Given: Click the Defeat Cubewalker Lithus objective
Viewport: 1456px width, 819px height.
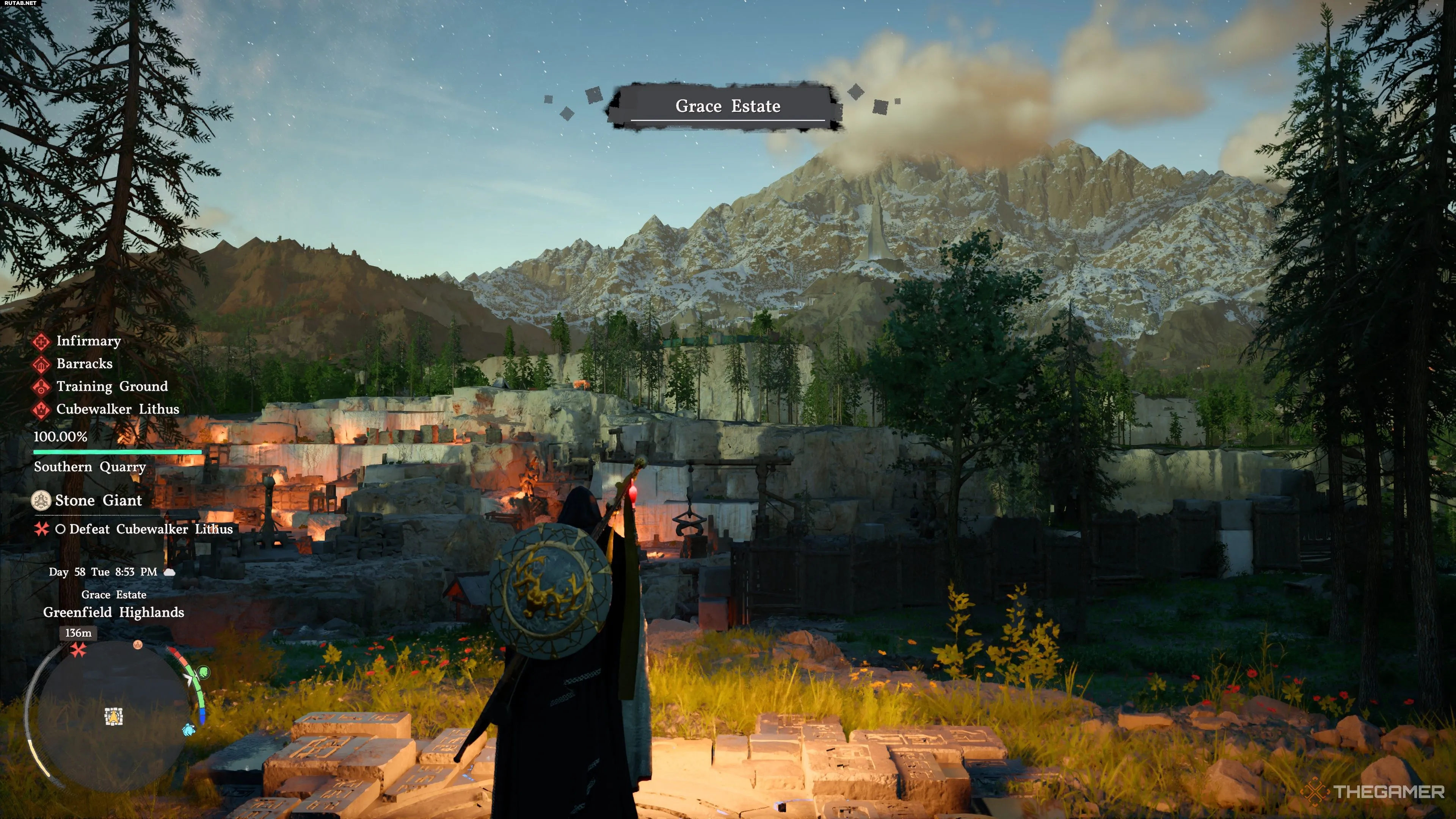Looking at the screenshot, I should (x=151, y=529).
